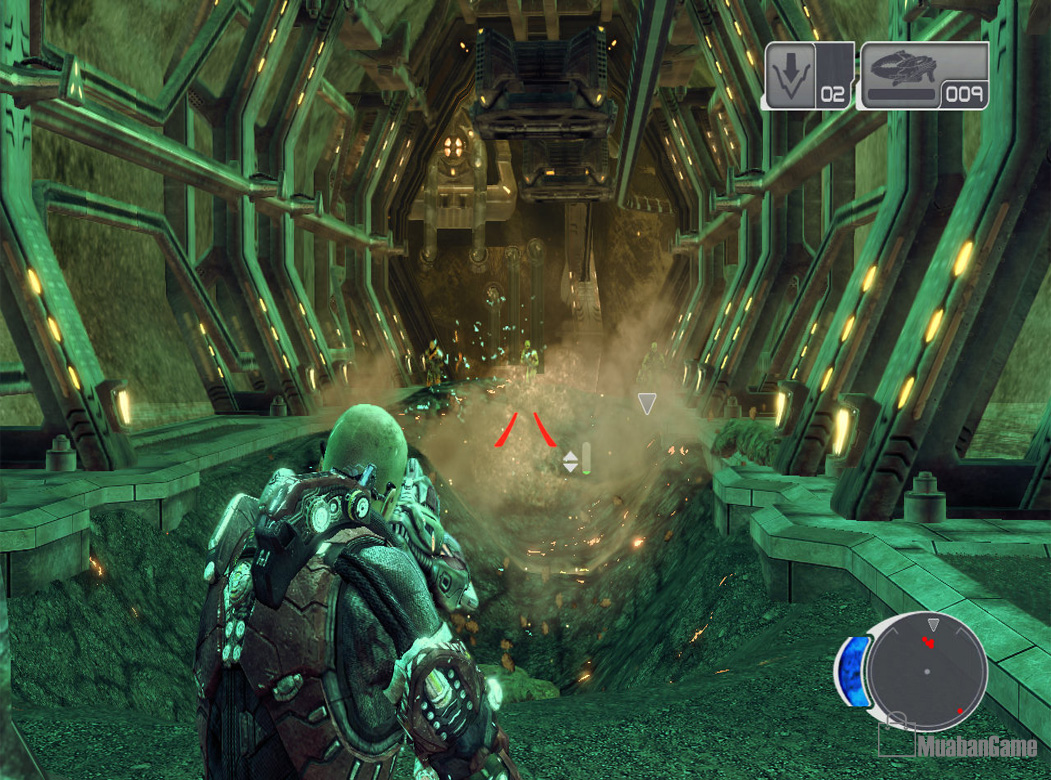Image resolution: width=1051 pixels, height=780 pixels.
Task: Choose the equipped weapon icon
Action: (x=902, y=68)
